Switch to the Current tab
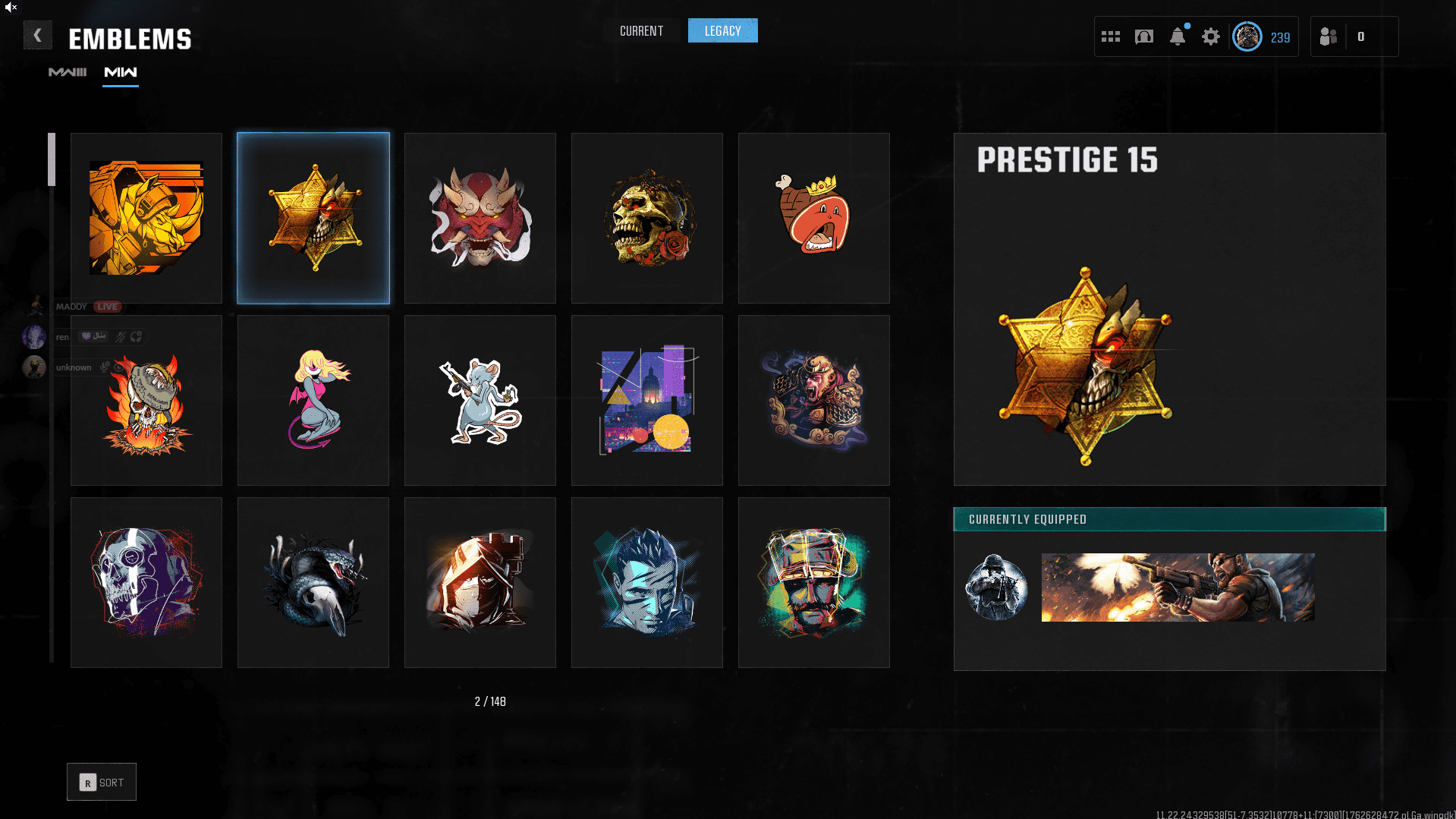 pyautogui.click(x=641, y=31)
